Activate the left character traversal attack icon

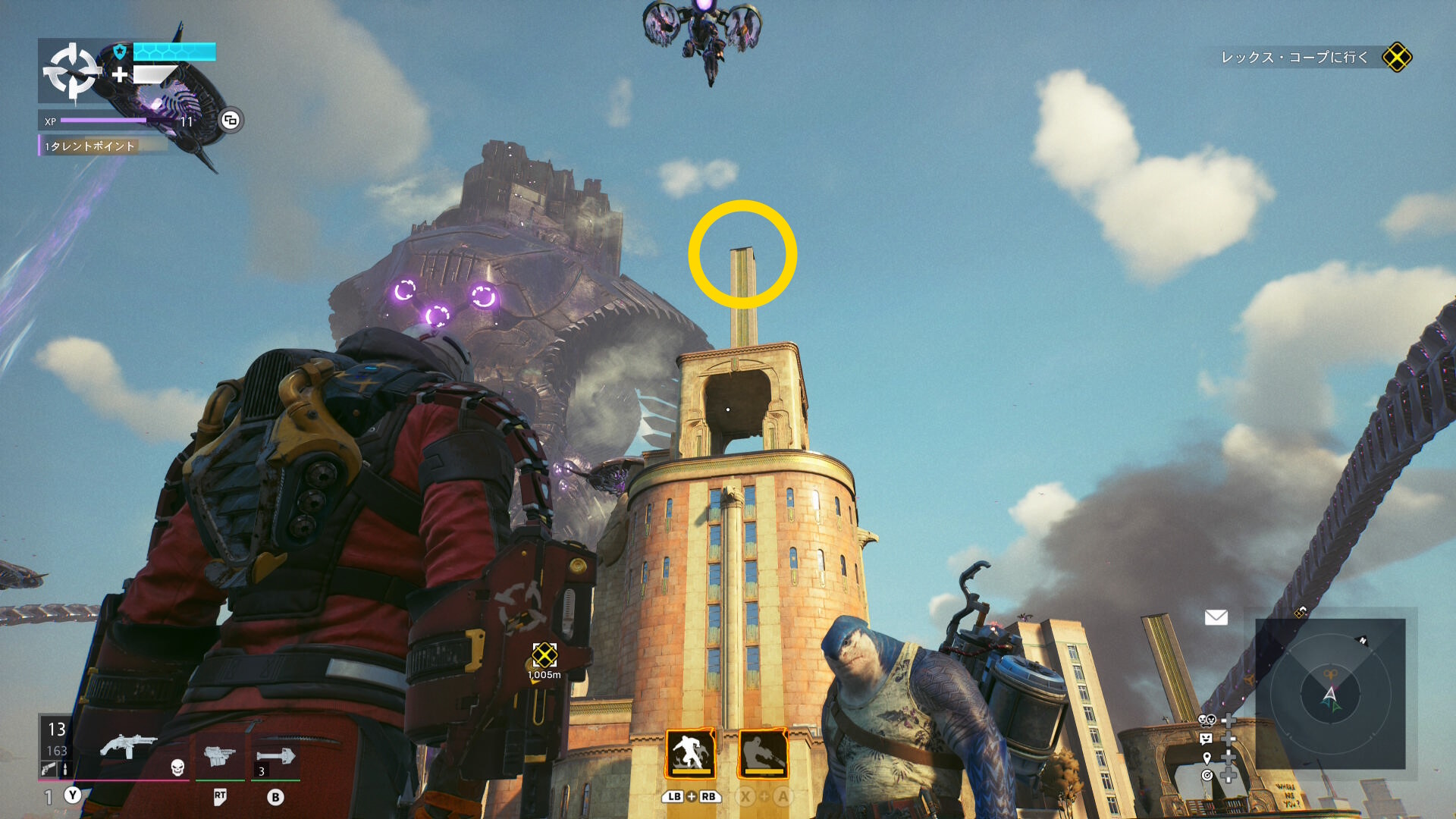pyautogui.click(x=691, y=753)
